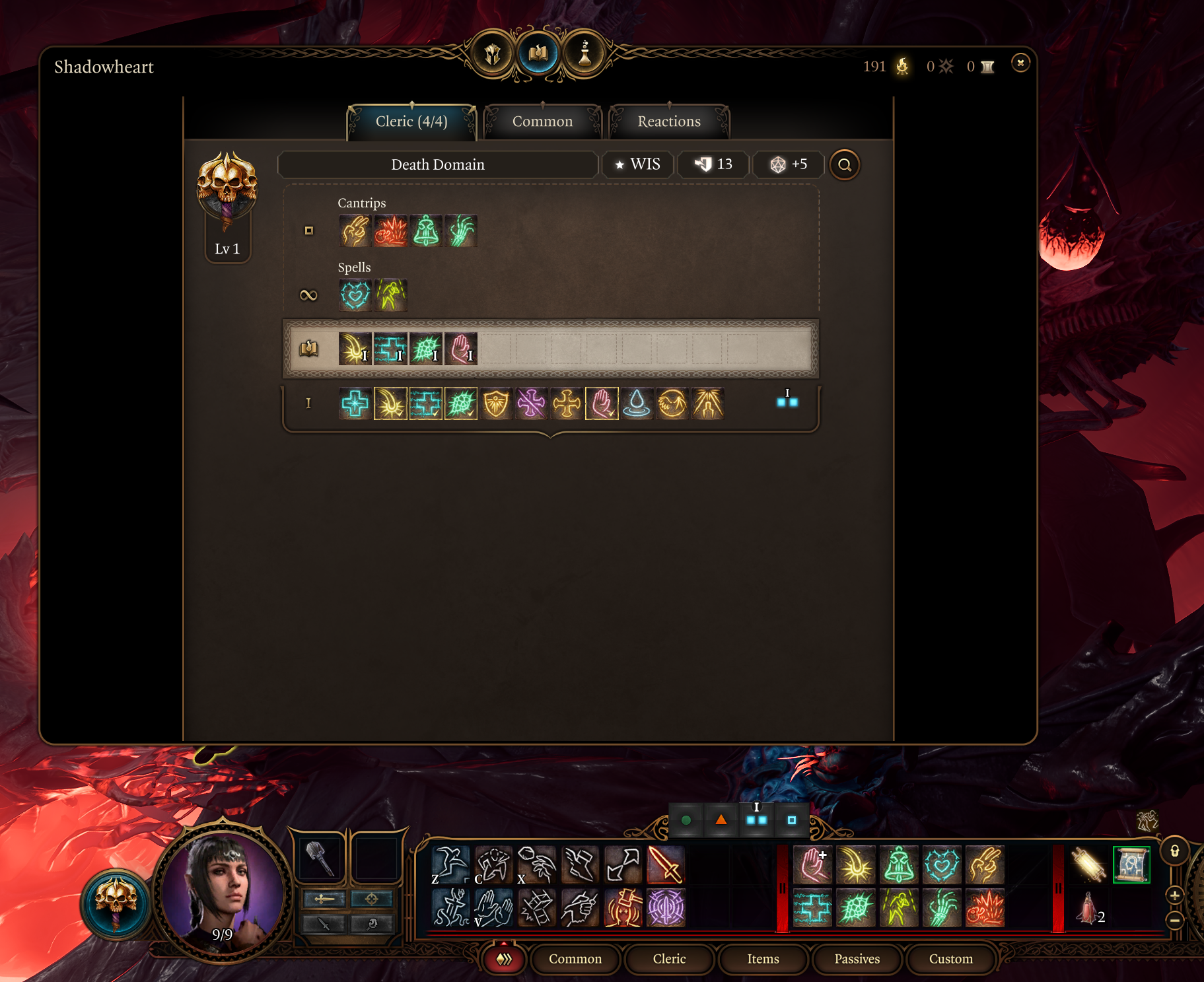The height and width of the screenshot is (982, 1204).
Task: Open the alchemy flask panel icon
Action: 584,54
